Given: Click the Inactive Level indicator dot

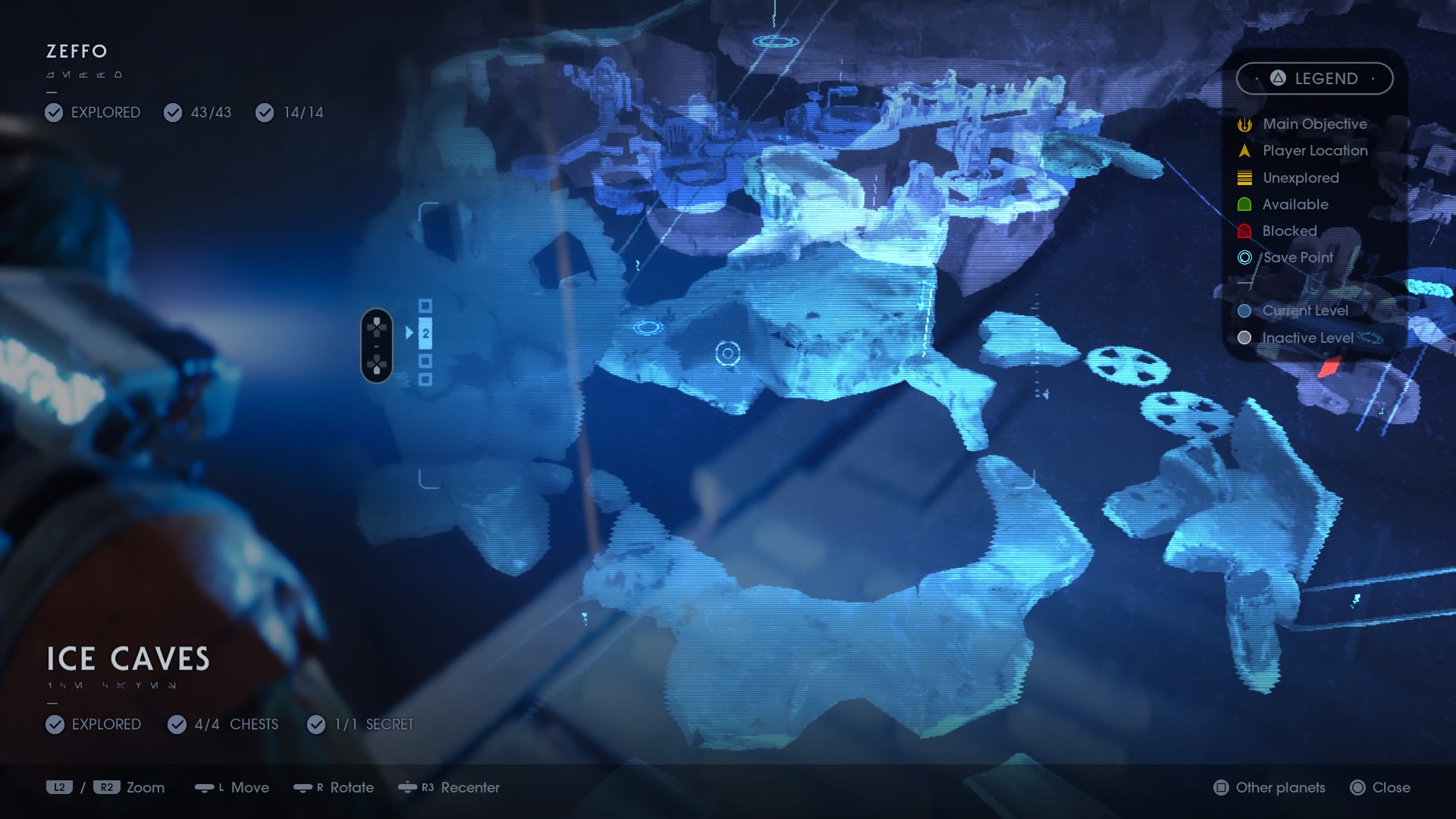Looking at the screenshot, I should [x=1243, y=338].
